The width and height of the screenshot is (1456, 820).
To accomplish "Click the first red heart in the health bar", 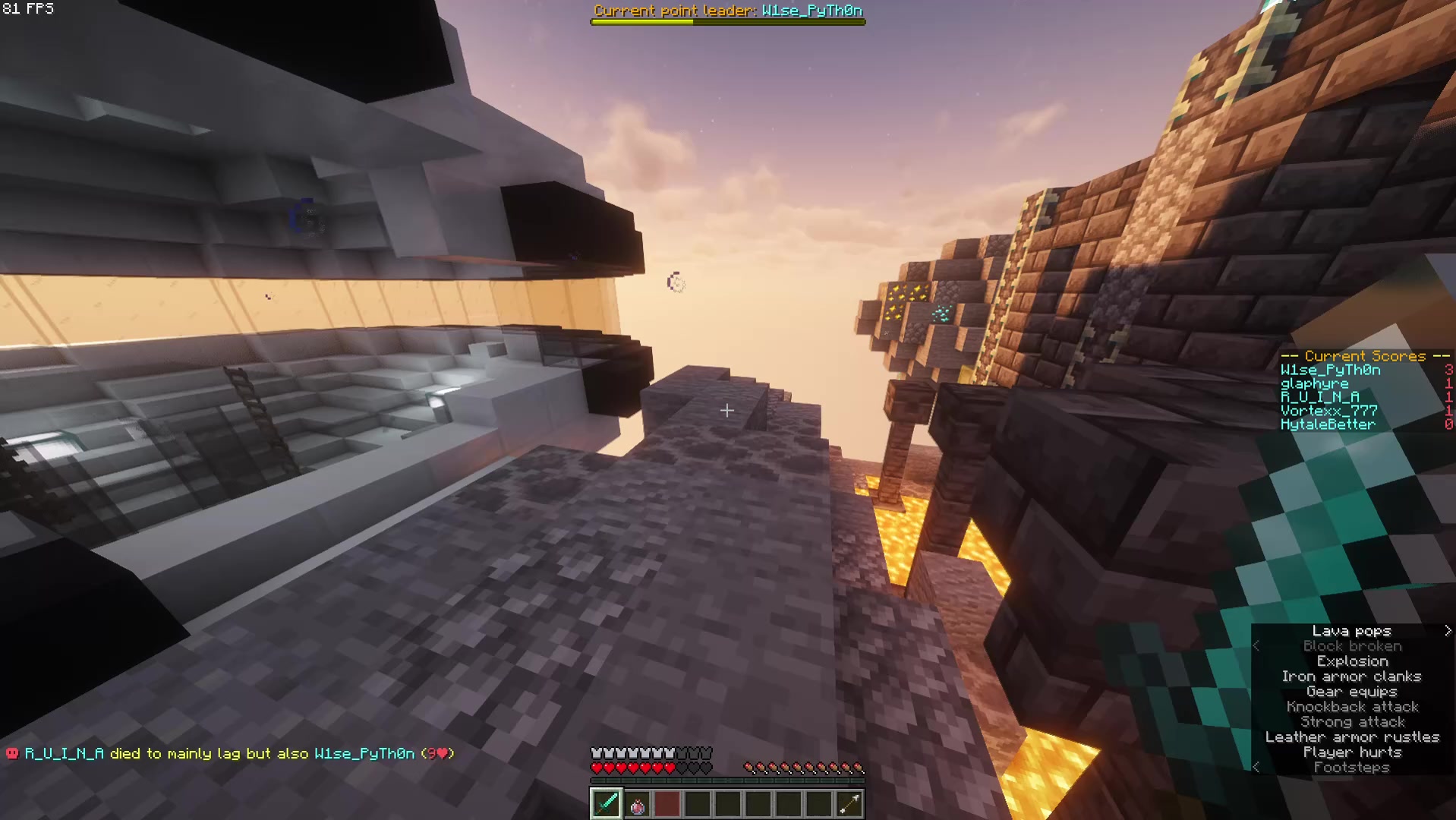I will tap(597, 767).
